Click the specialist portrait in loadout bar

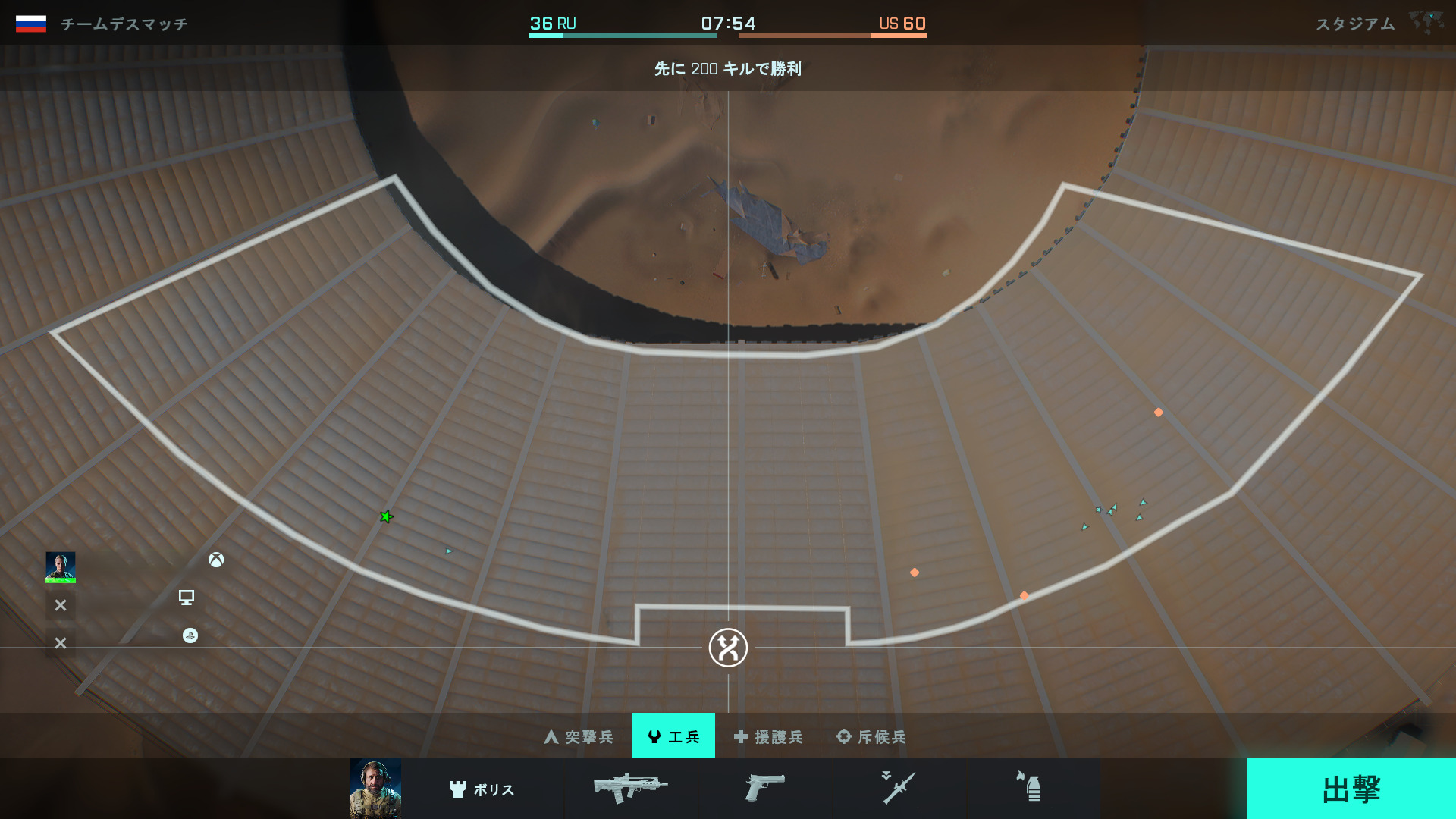pyautogui.click(x=375, y=789)
